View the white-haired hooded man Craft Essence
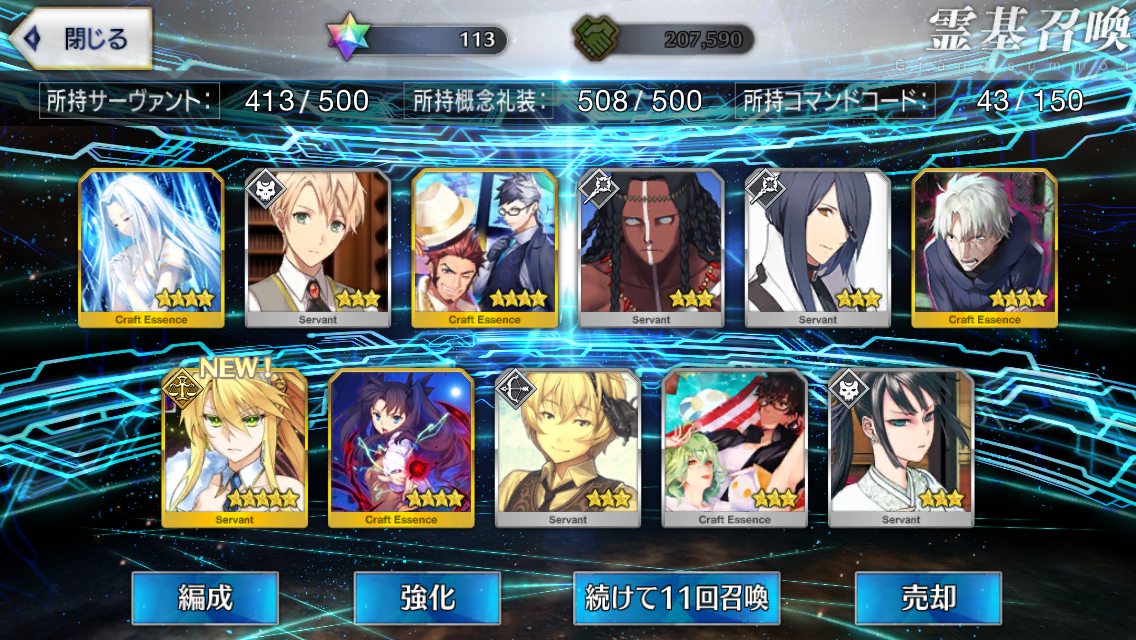The image size is (1136, 640). [984, 247]
